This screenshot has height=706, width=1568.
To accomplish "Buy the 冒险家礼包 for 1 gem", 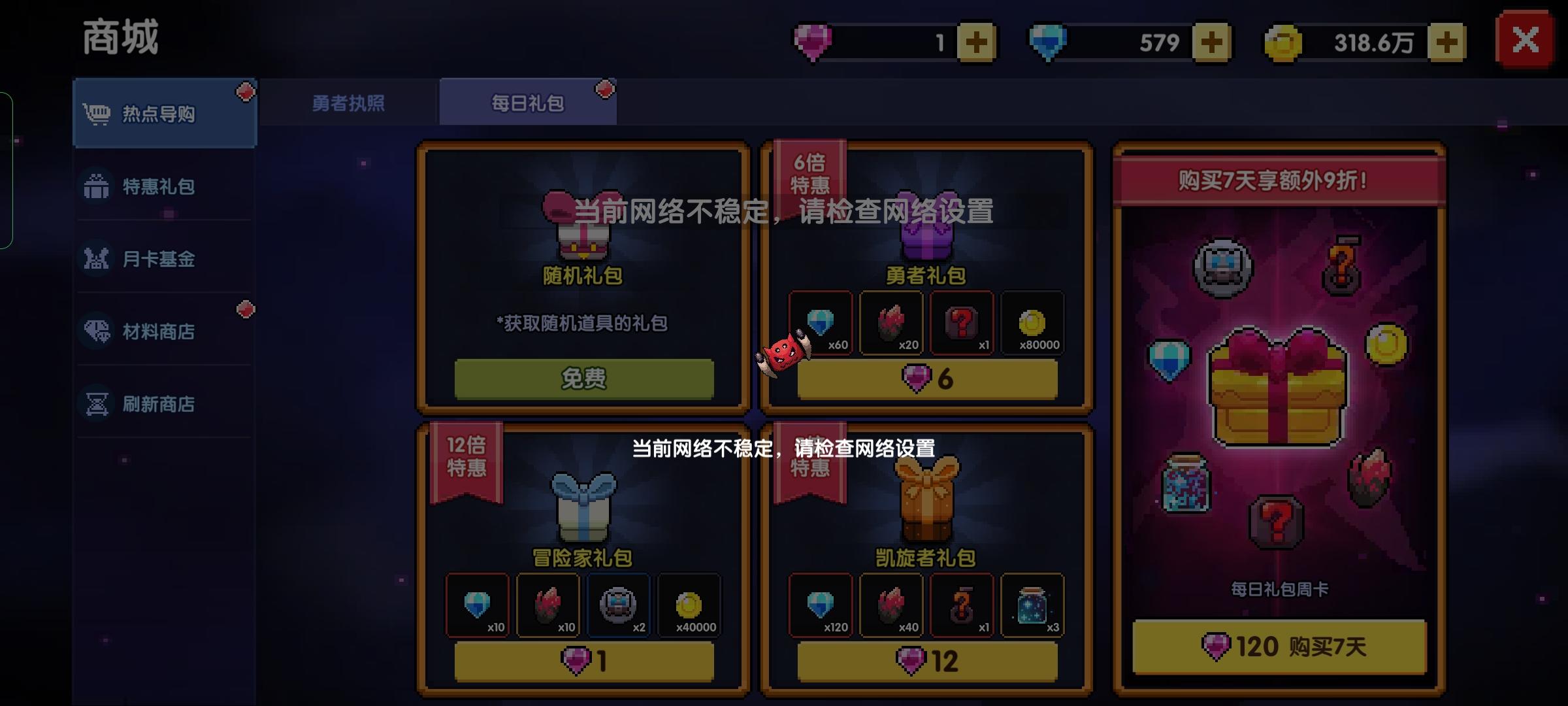I will (583, 662).
